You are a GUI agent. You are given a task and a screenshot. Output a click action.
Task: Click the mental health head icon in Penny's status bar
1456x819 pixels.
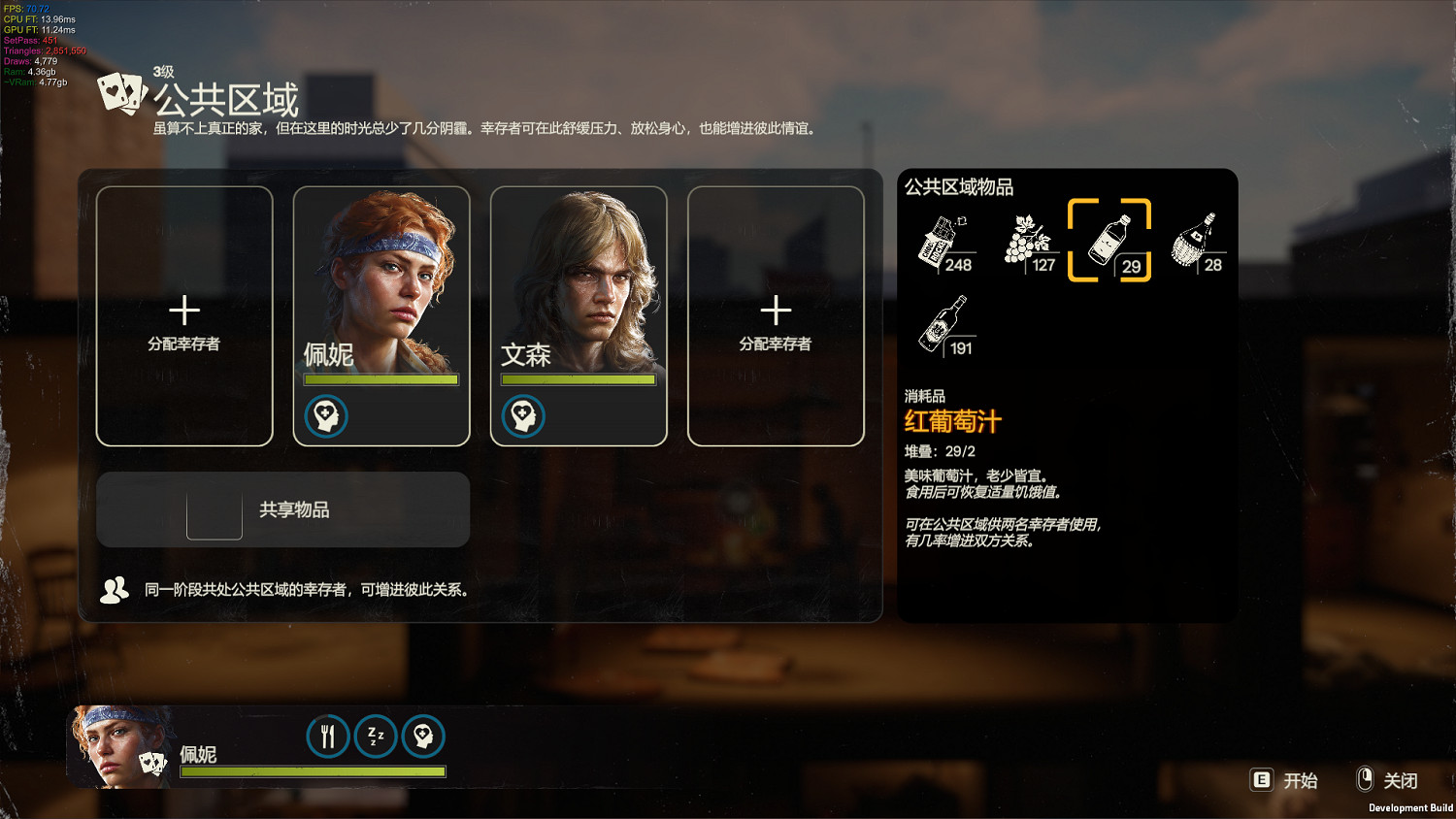coord(421,737)
